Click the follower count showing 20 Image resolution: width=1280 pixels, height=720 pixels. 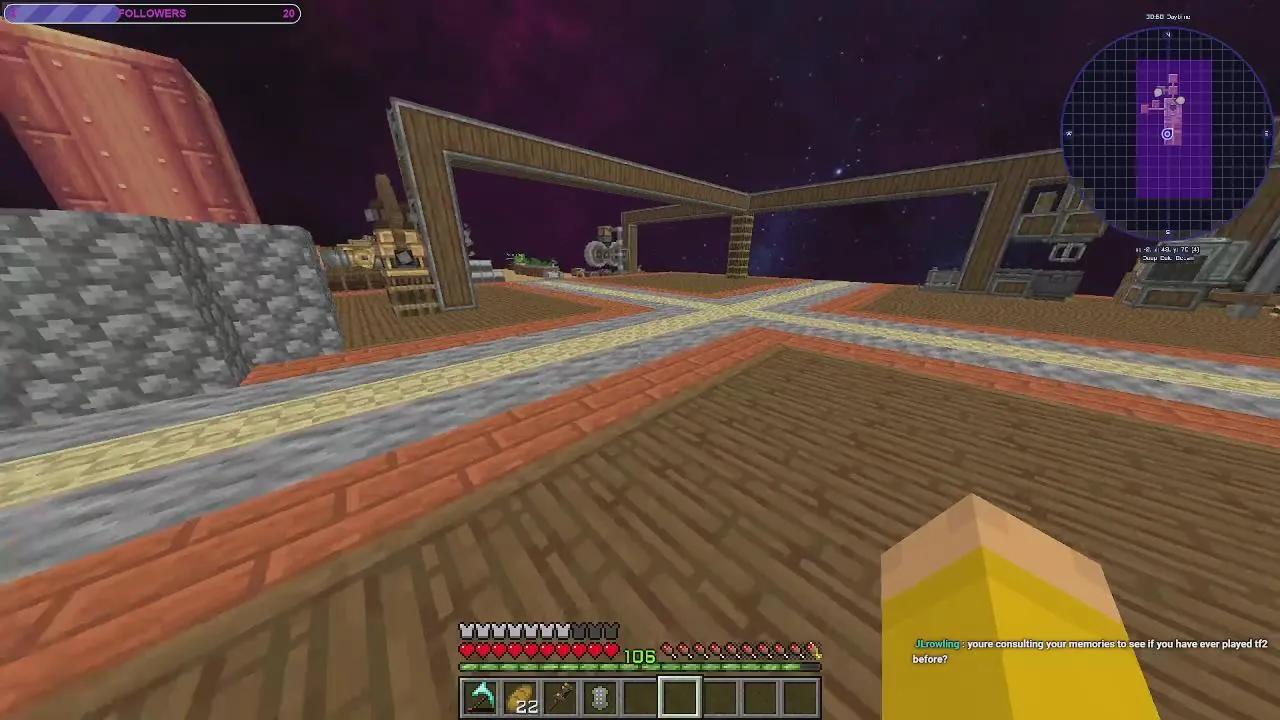[x=289, y=13]
